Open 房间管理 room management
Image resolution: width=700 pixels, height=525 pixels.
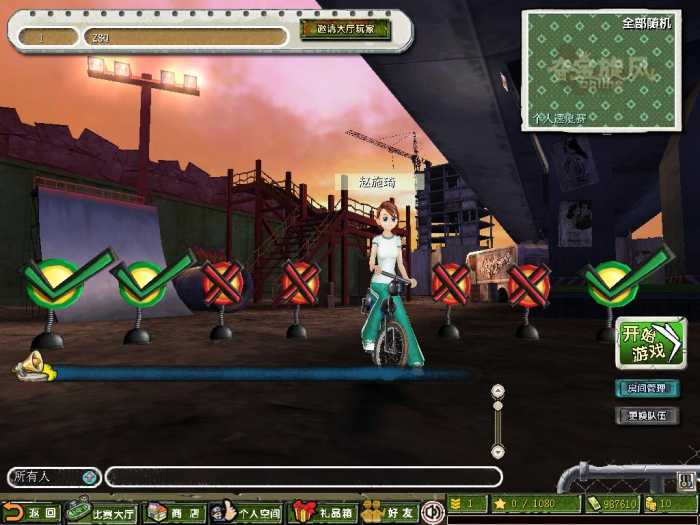[646, 388]
